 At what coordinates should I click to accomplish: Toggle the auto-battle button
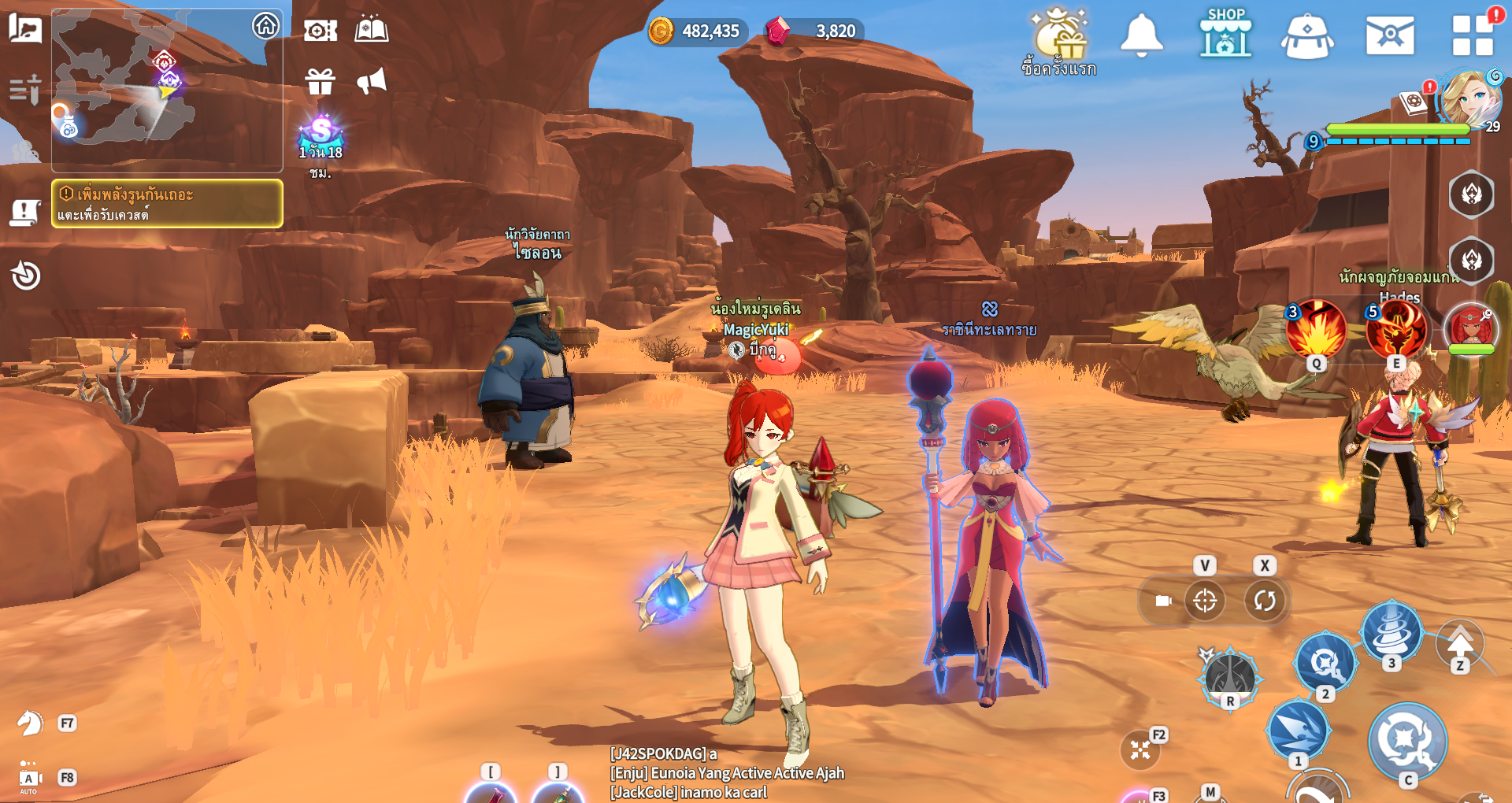29,779
